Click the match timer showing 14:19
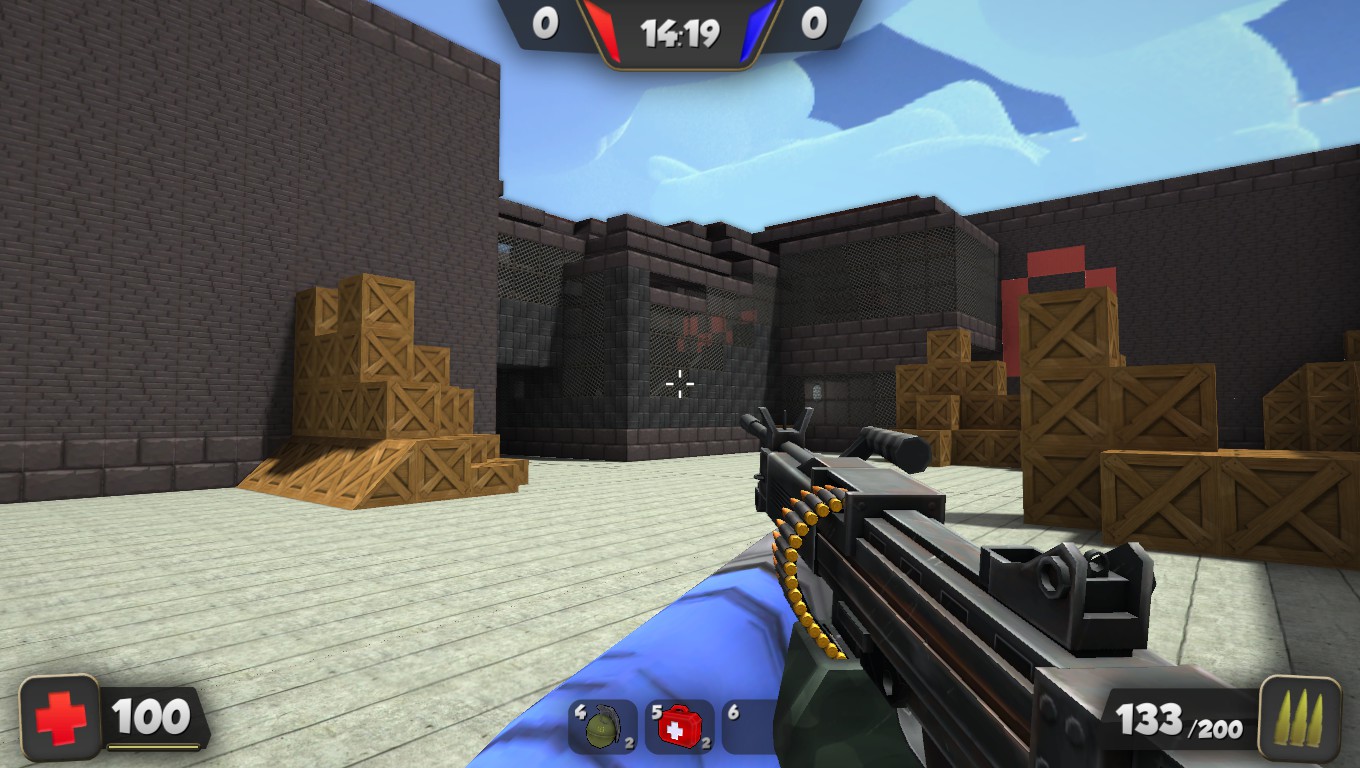This screenshot has width=1360, height=768. tap(681, 29)
